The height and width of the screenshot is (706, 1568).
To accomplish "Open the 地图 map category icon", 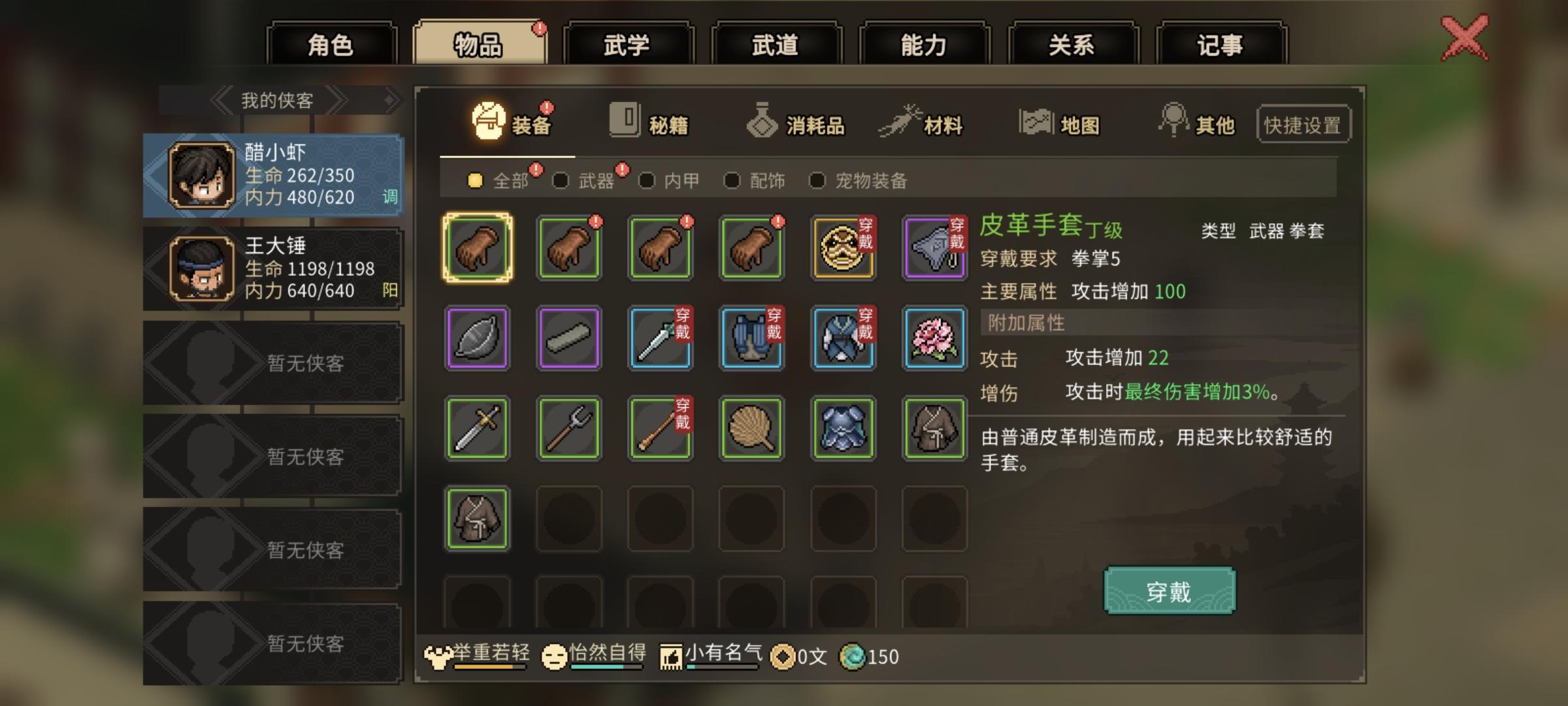I will pyautogui.click(x=1037, y=122).
